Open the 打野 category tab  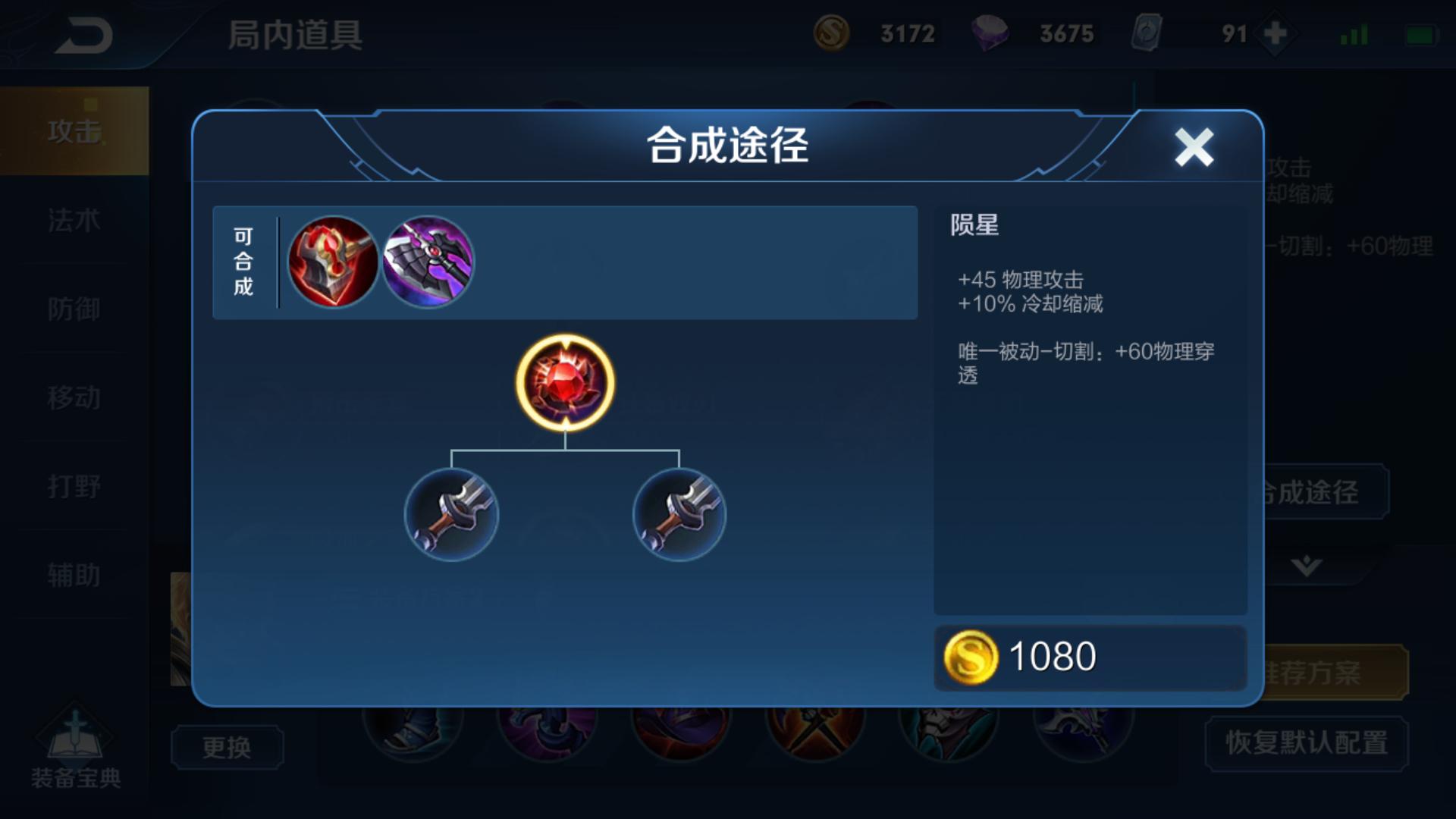[x=74, y=486]
